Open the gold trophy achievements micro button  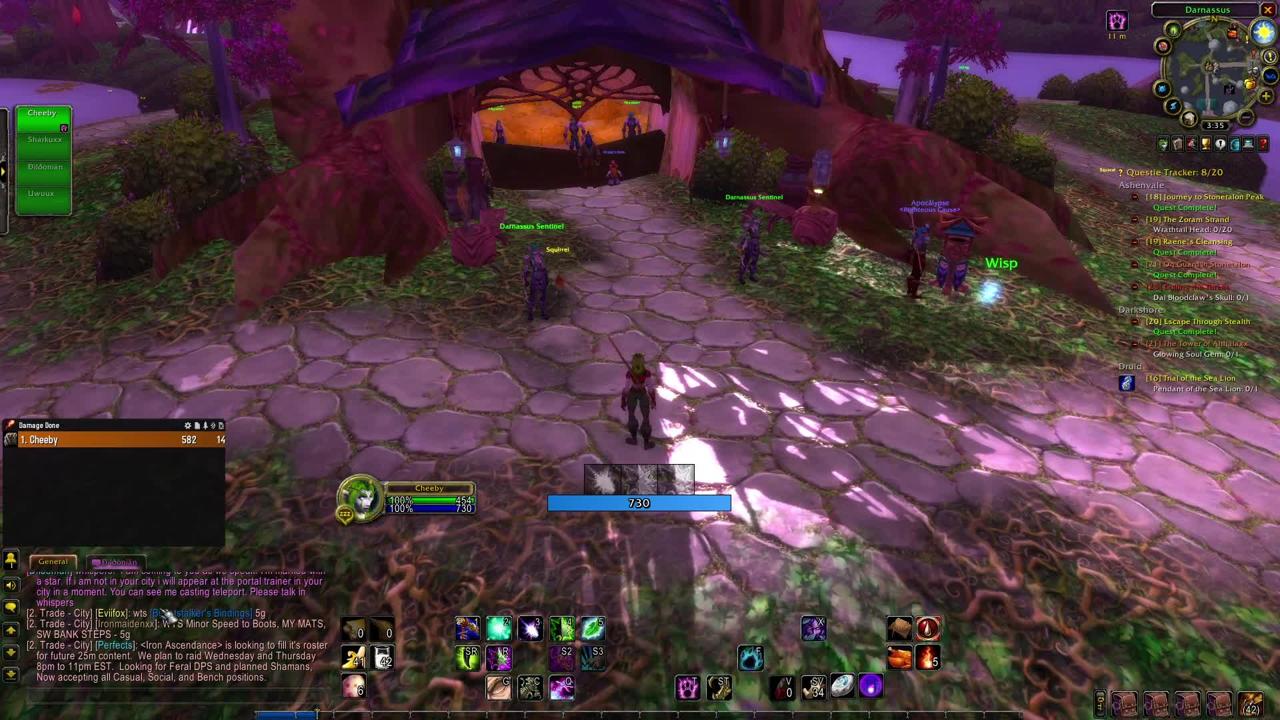[1205, 144]
